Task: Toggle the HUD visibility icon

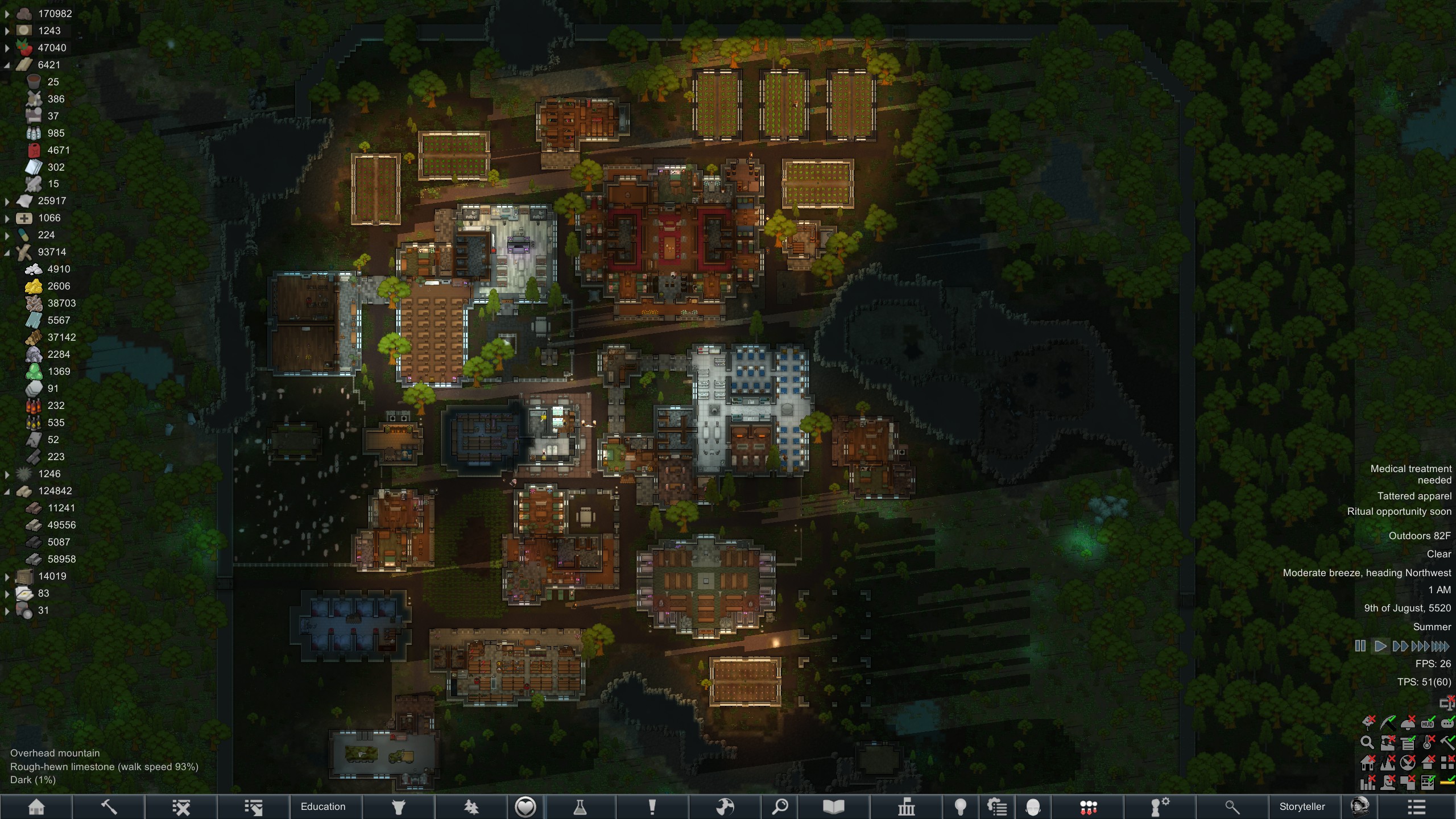Action: tap(1427, 724)
